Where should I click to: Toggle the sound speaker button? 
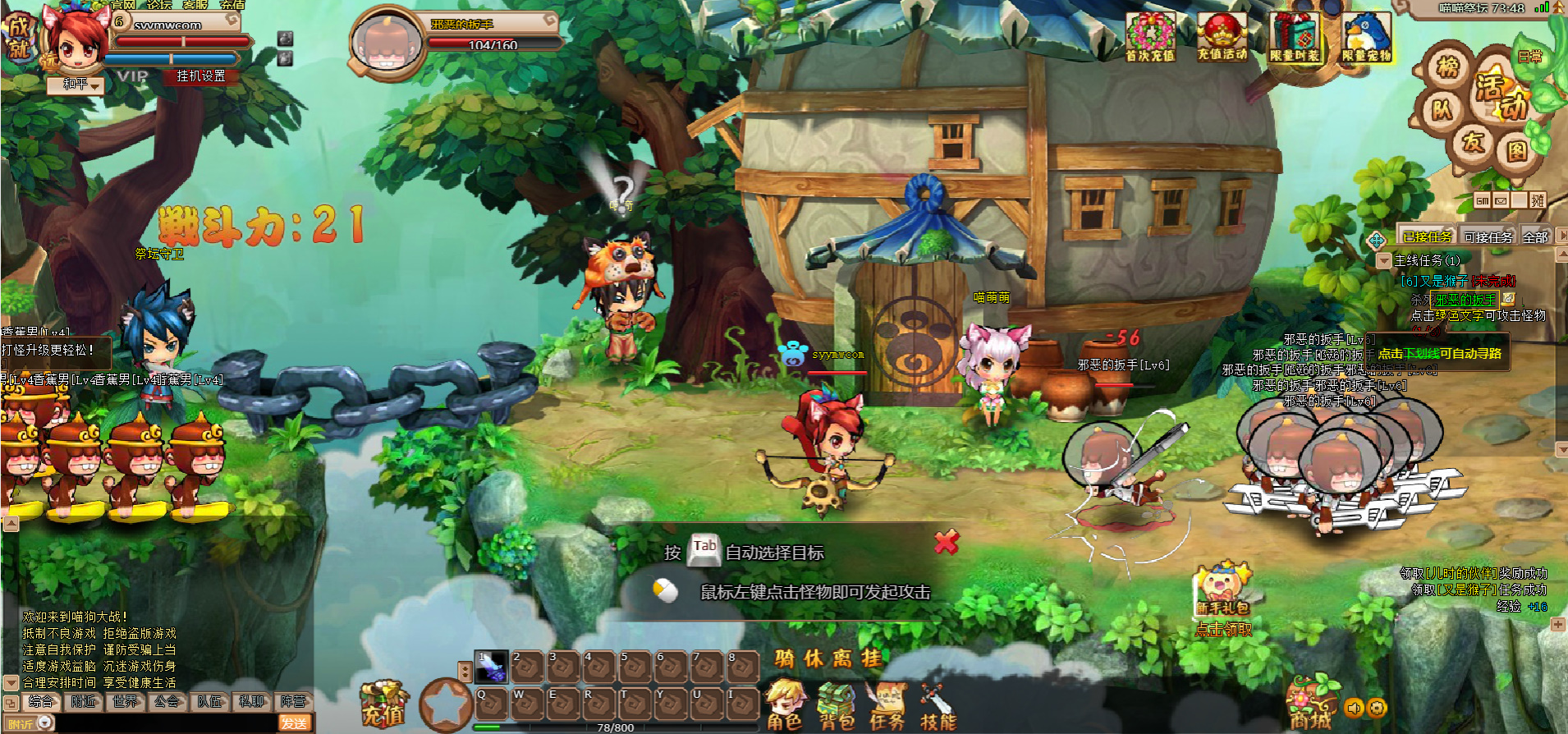point(1354,708)
